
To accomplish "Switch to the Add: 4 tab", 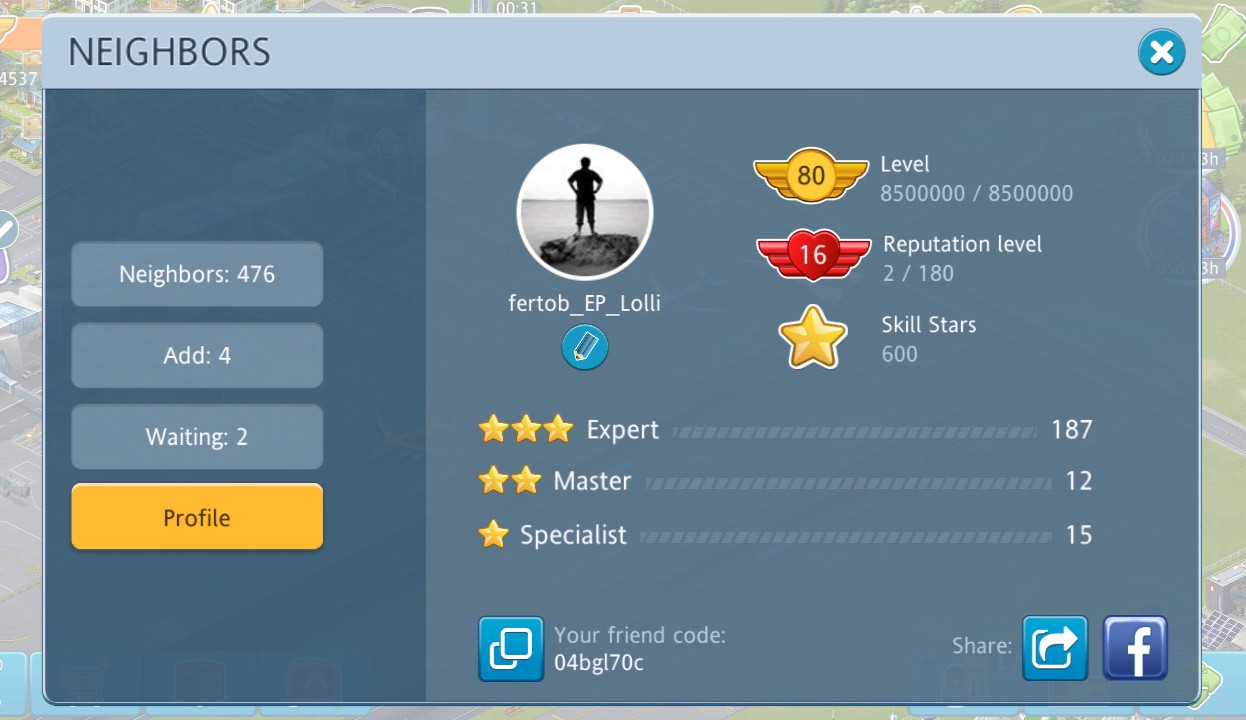I will (197, 355).
